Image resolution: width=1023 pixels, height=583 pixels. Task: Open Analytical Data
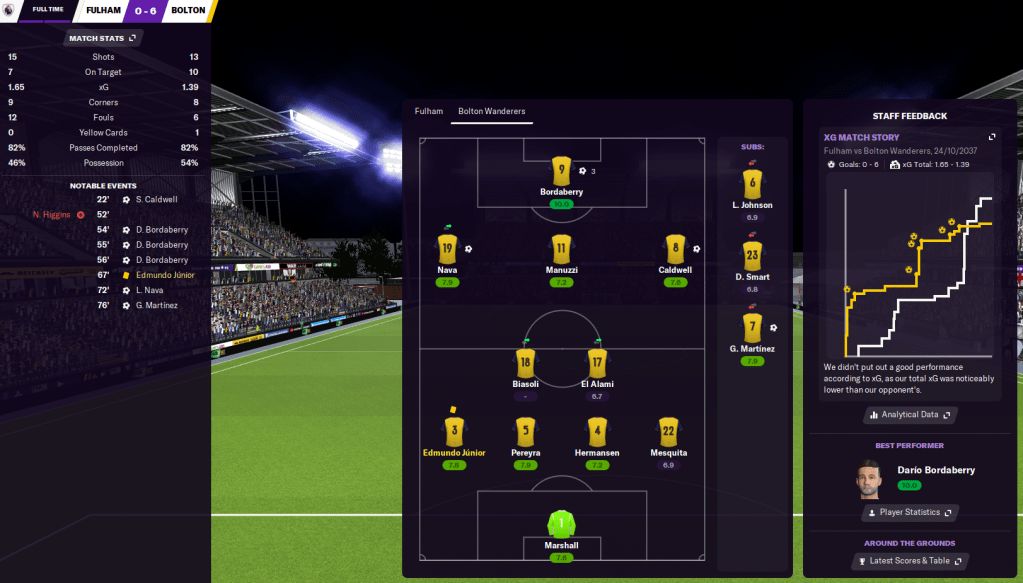(x=909, y=414)
